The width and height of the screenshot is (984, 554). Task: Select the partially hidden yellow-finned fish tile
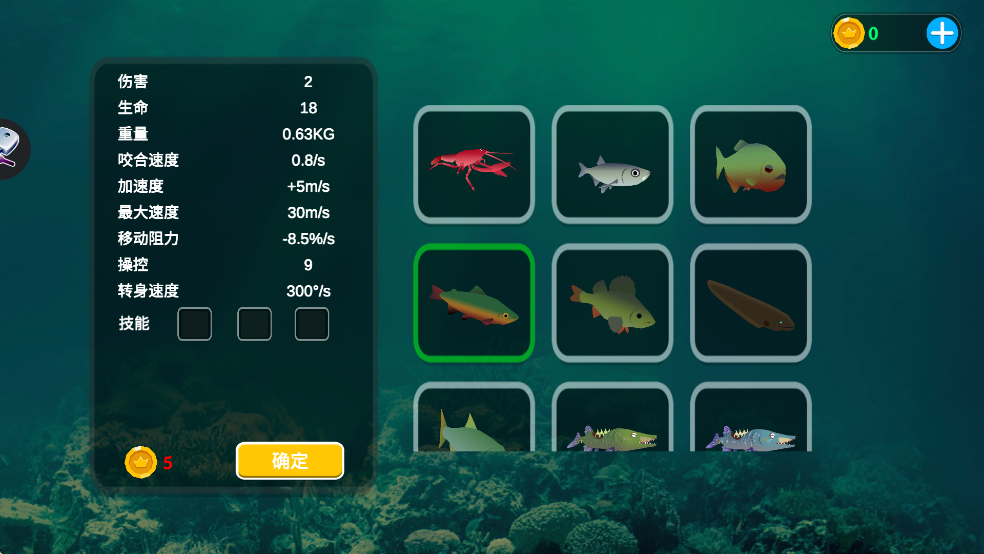474,422
